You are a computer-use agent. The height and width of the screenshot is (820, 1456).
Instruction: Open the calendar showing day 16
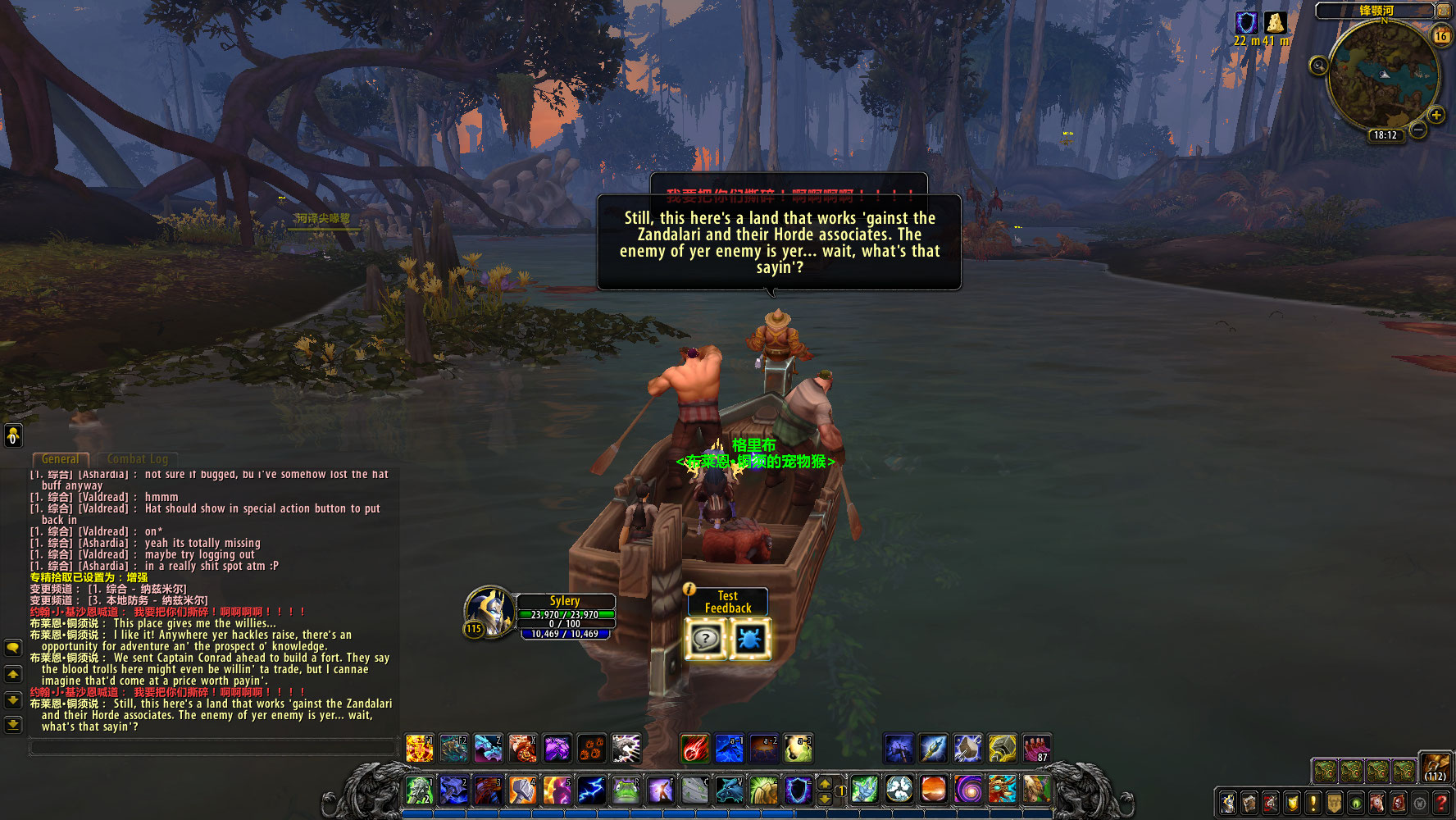(x=1440, y=36)
